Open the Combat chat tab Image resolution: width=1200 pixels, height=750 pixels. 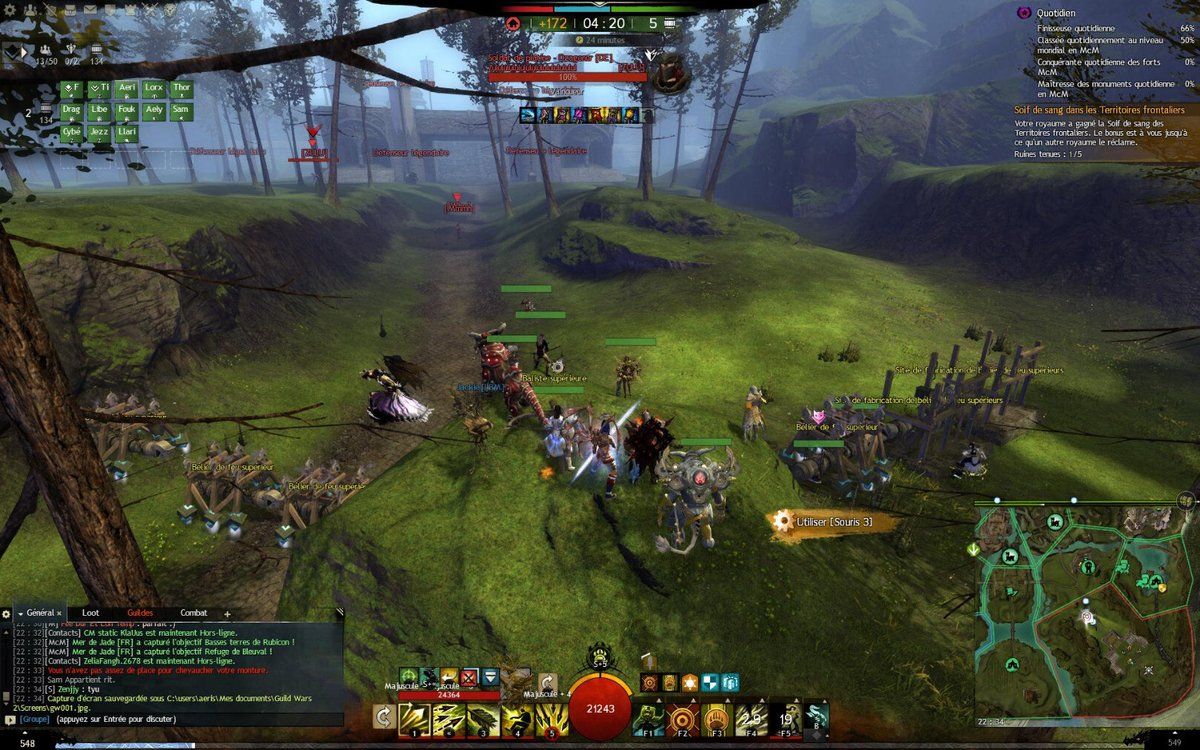click(x=194, y=613)
